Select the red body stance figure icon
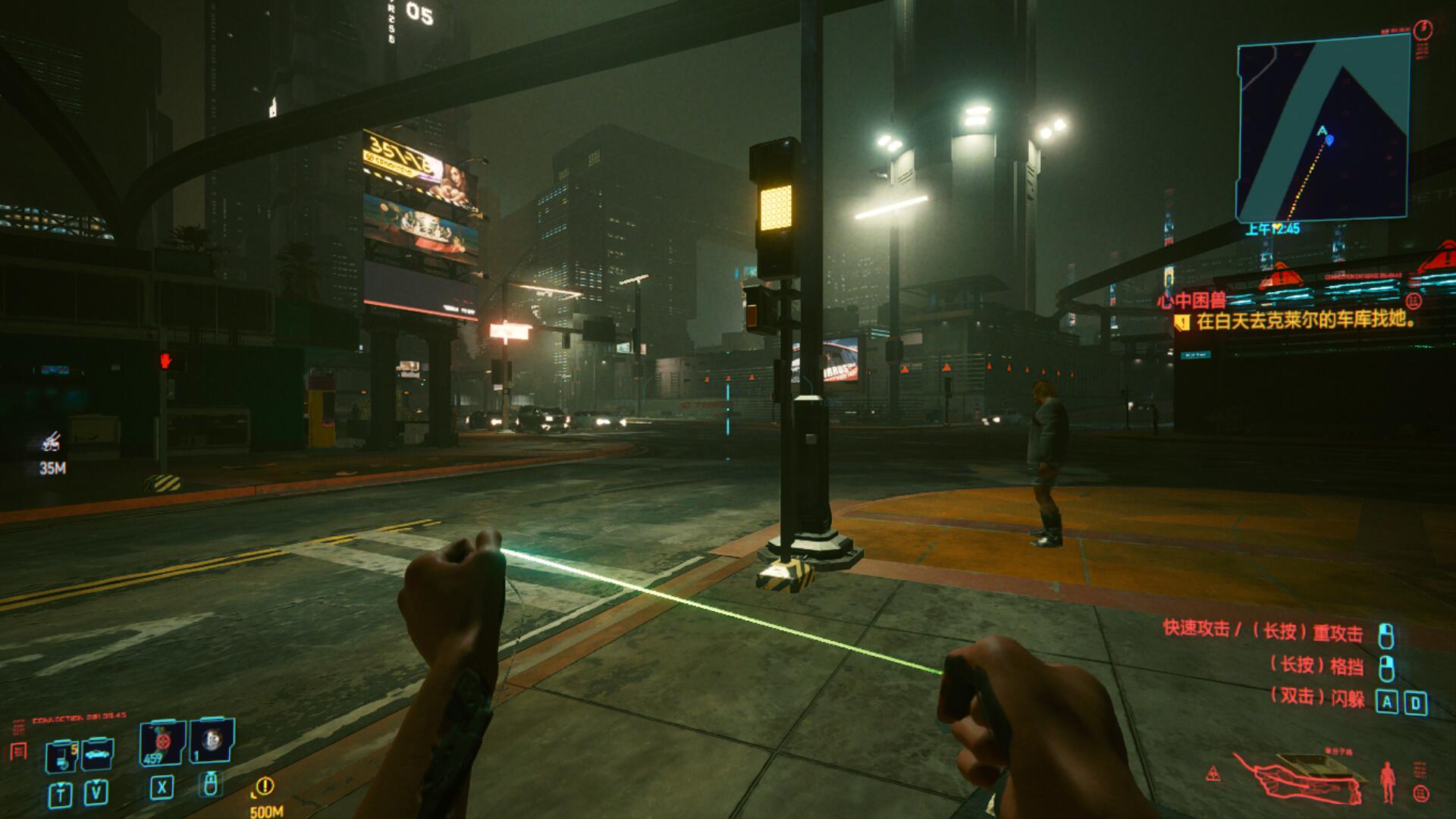Viewport: 1456px width, 819px height. (x=1389, y=781)
